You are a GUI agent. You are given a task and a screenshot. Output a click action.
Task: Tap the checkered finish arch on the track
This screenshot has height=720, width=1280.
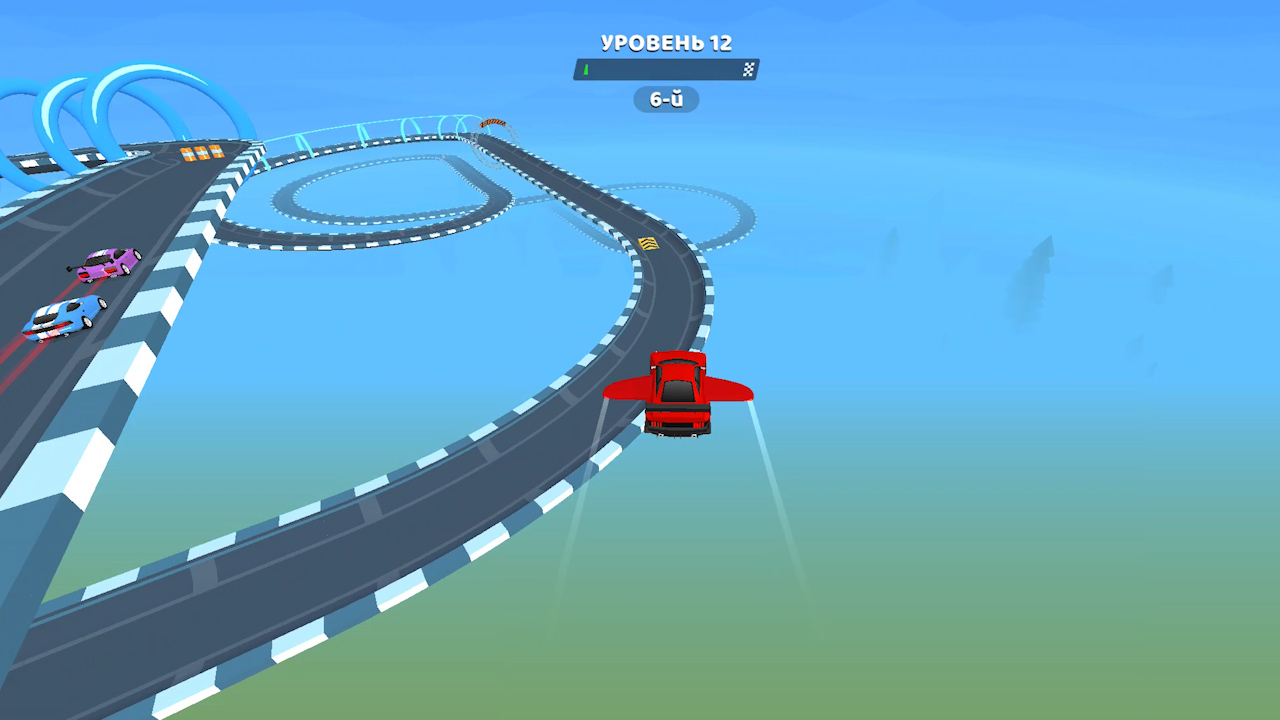[495, 122]
